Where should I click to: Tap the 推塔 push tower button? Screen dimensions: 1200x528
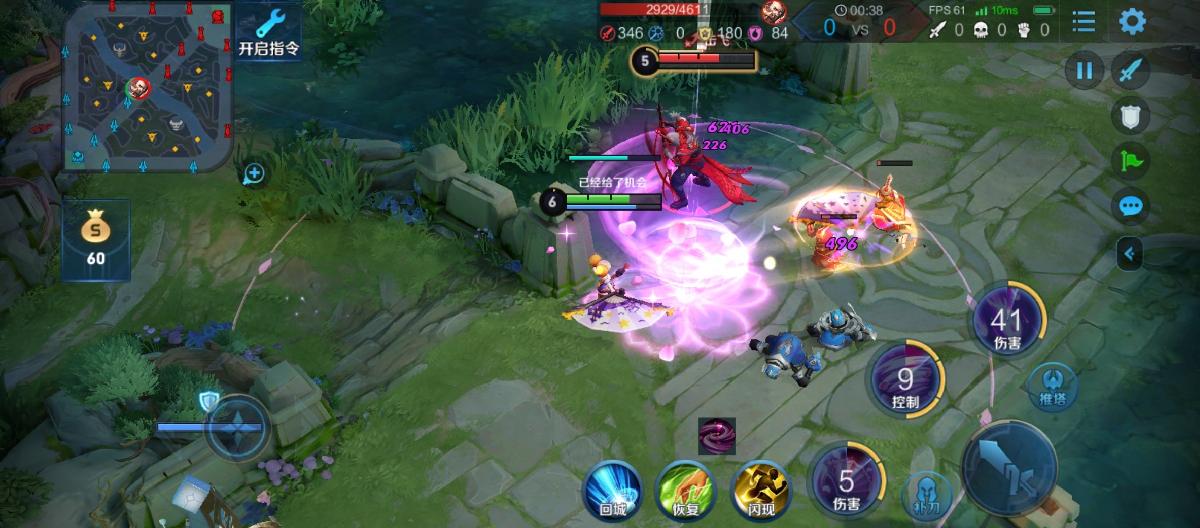pos(1053,386)
